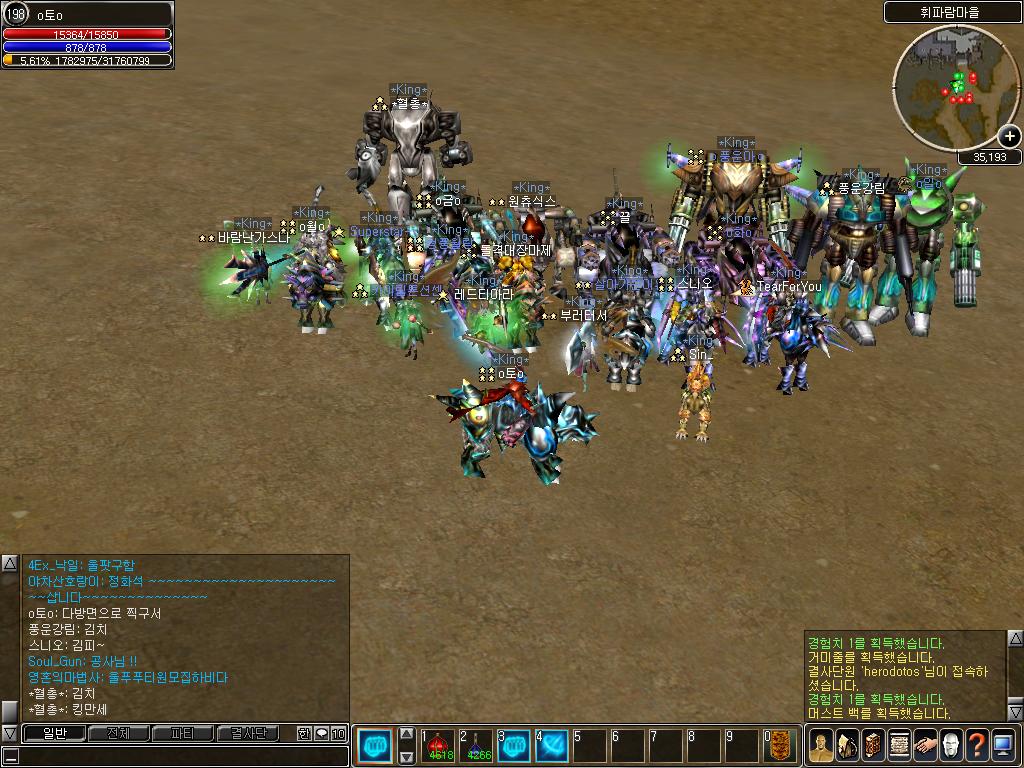Open help with the question mark icon
Viewport: 1024px width, 768px height.
(977, 746)
